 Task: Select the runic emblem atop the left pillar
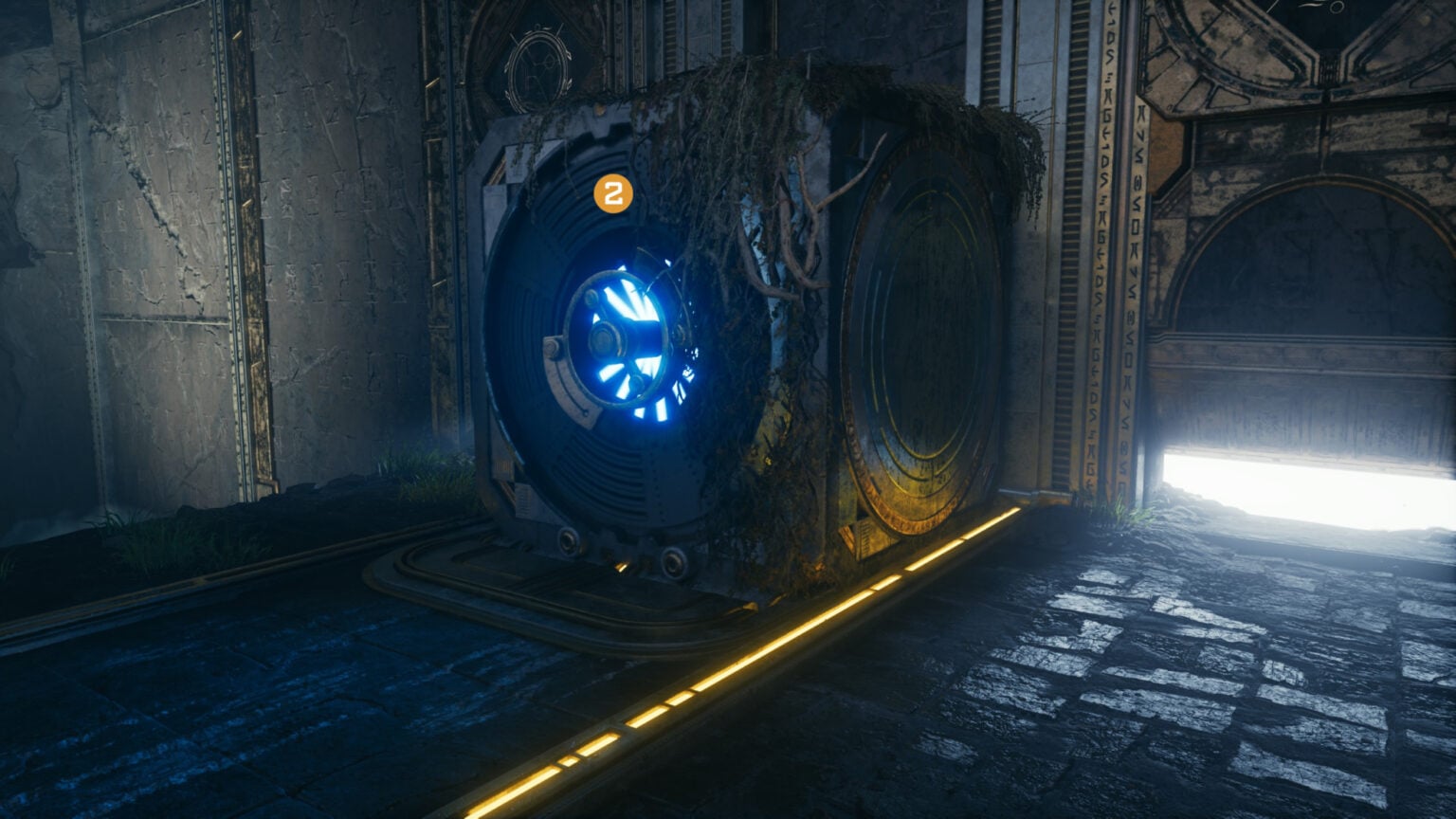tap(537, 64)
